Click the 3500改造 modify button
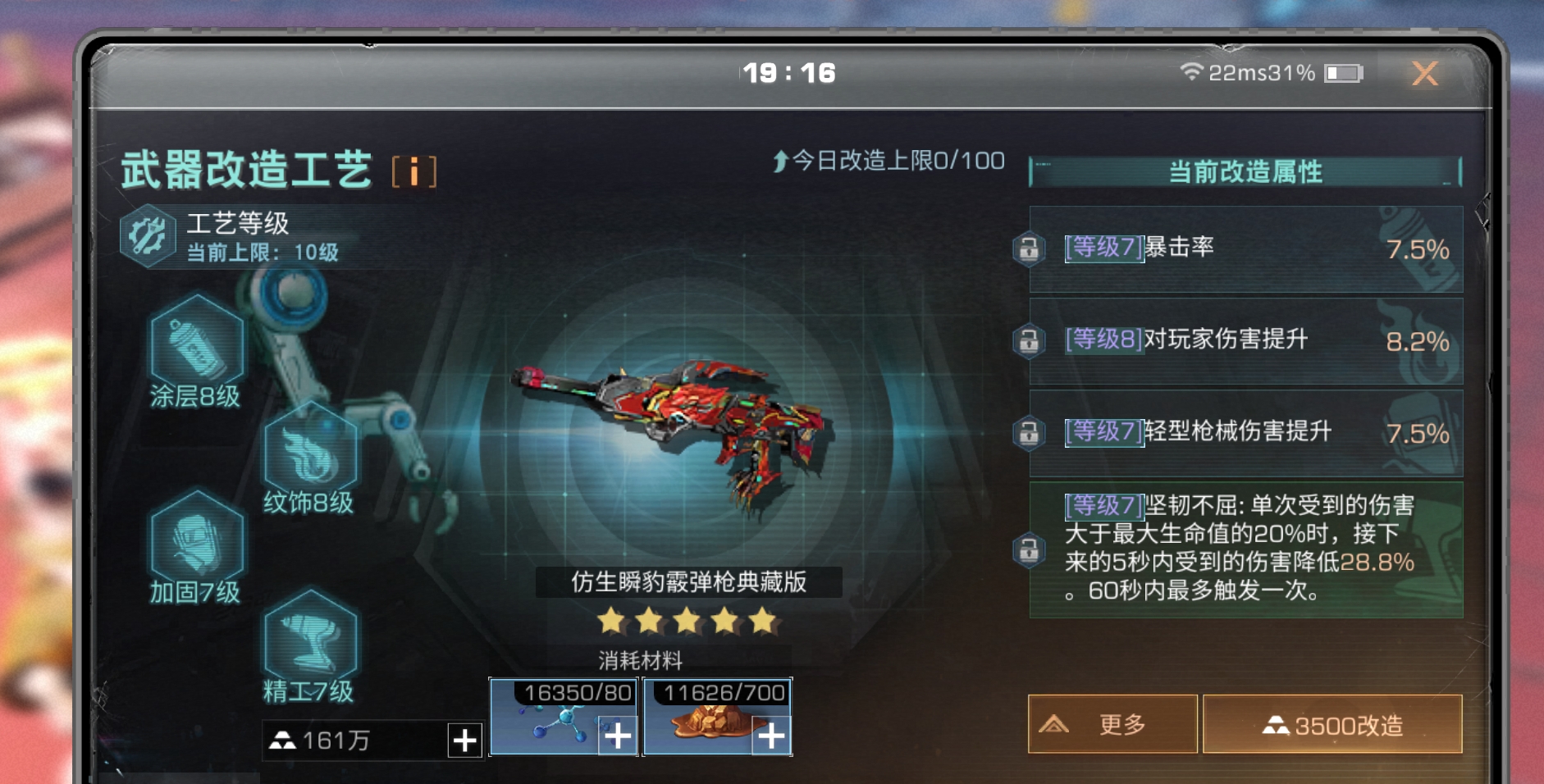1544x784 pixels. (1332, 724)
